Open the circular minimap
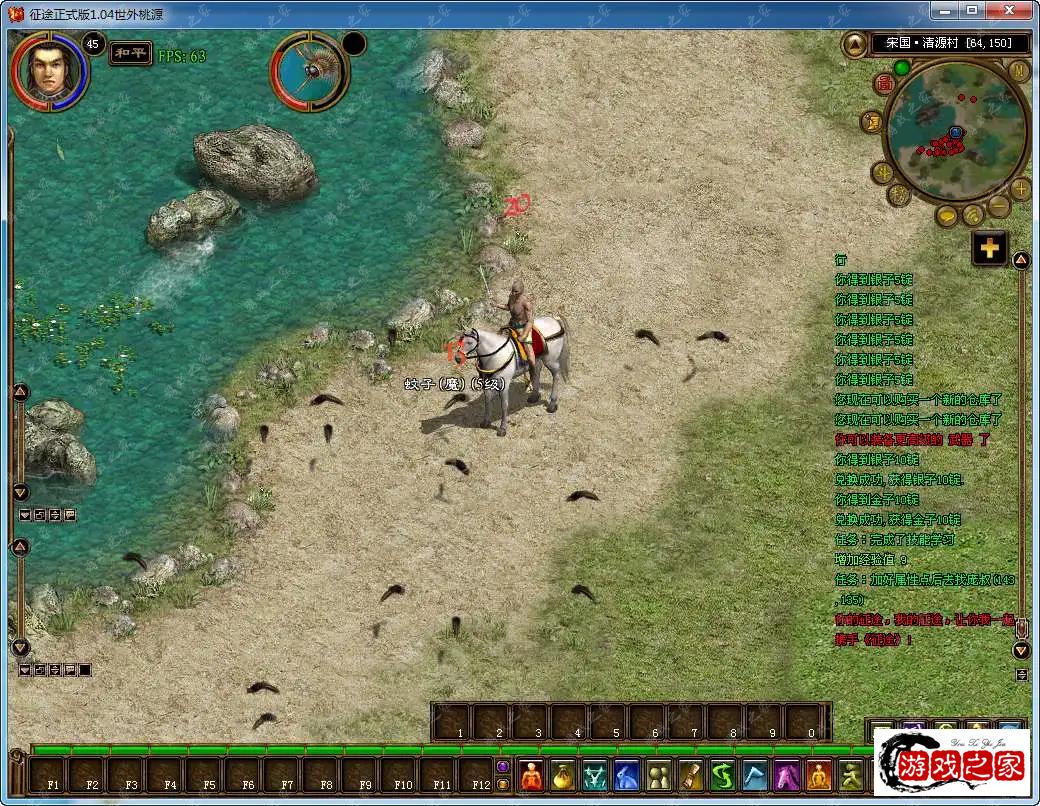The image size is (1040, 806). [956, 130]
